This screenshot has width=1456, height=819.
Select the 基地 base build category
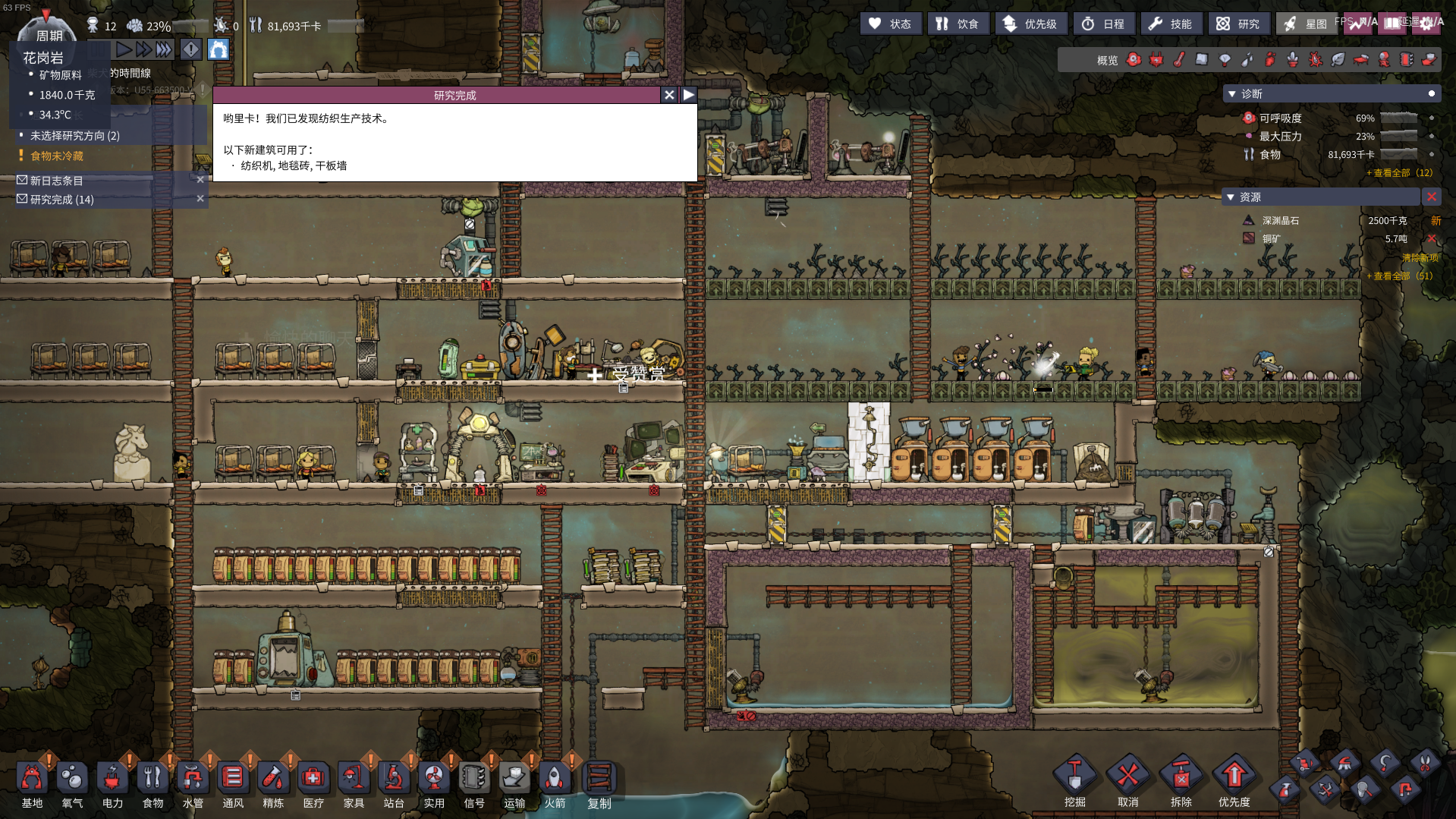[32, 783]
